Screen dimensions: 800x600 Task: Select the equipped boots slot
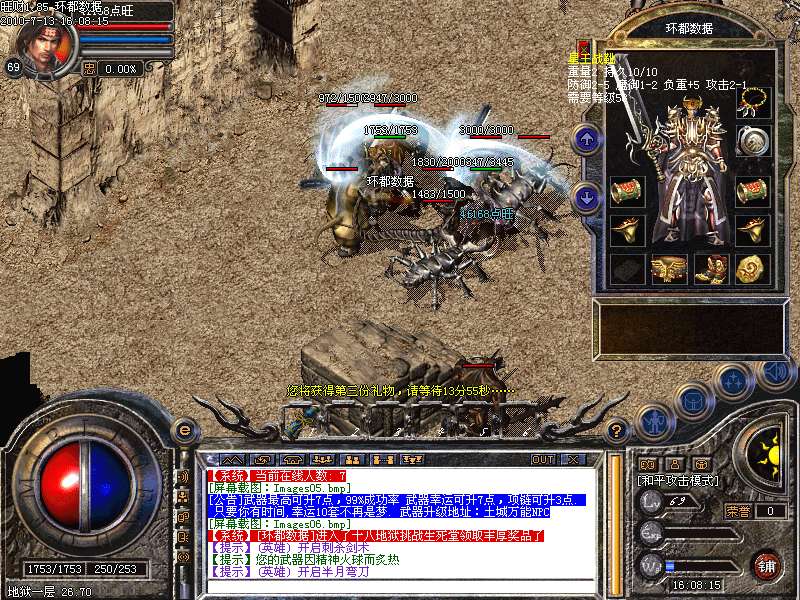coord(710,268)
